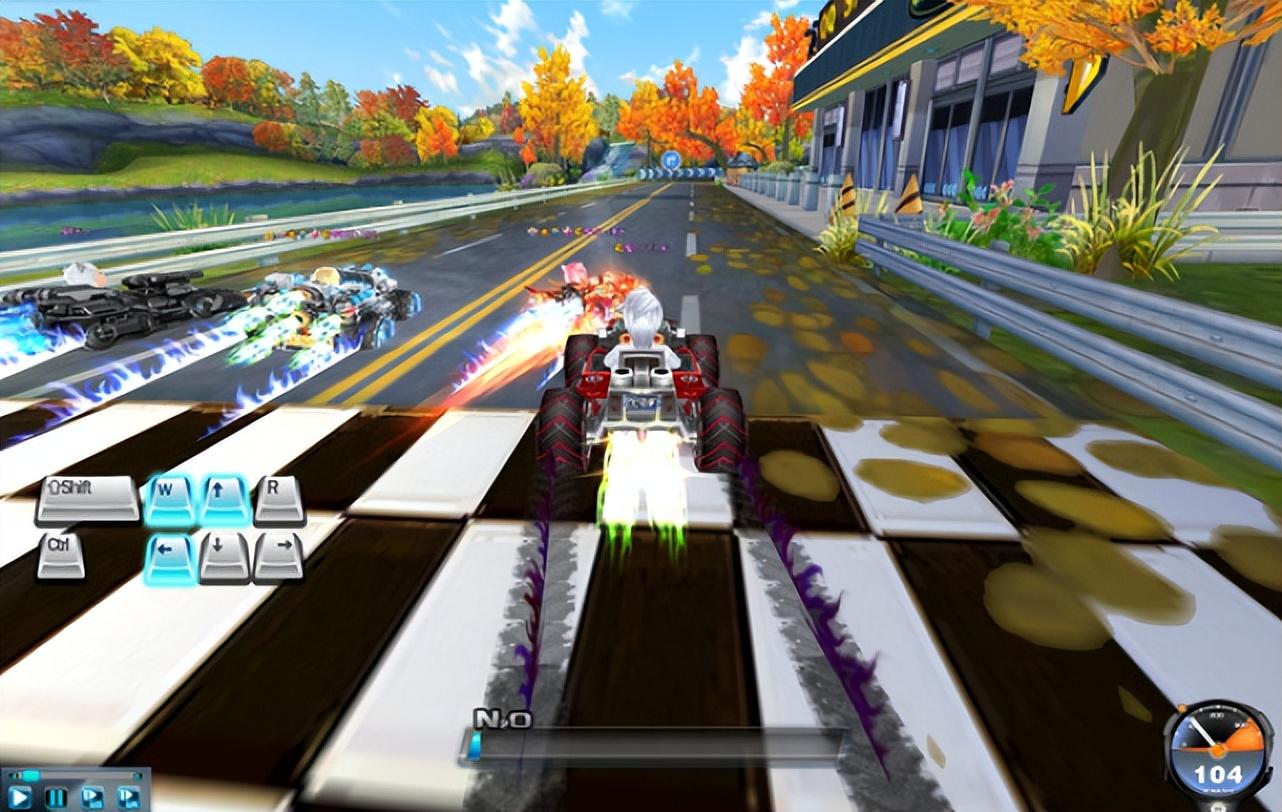Click the replay play button
Image resolution: width=1282 pixels, height=812 pixels.
21,797
